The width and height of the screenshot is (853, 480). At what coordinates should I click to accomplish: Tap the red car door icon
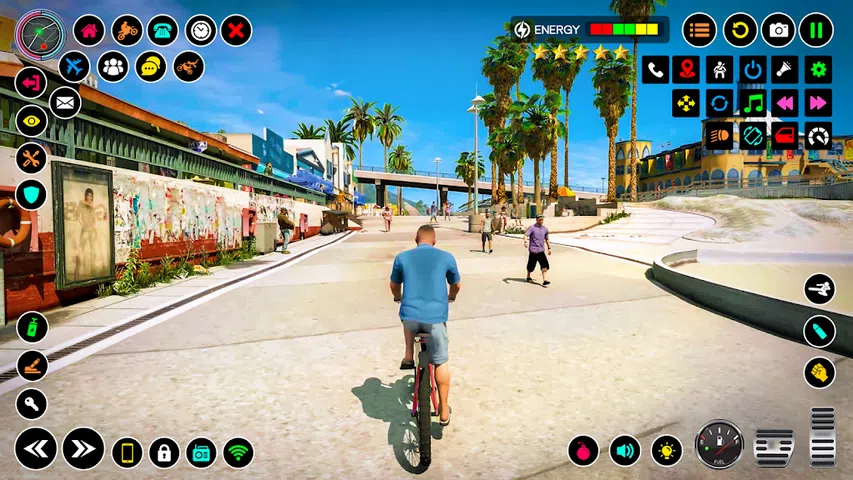(x=785, y=136)
